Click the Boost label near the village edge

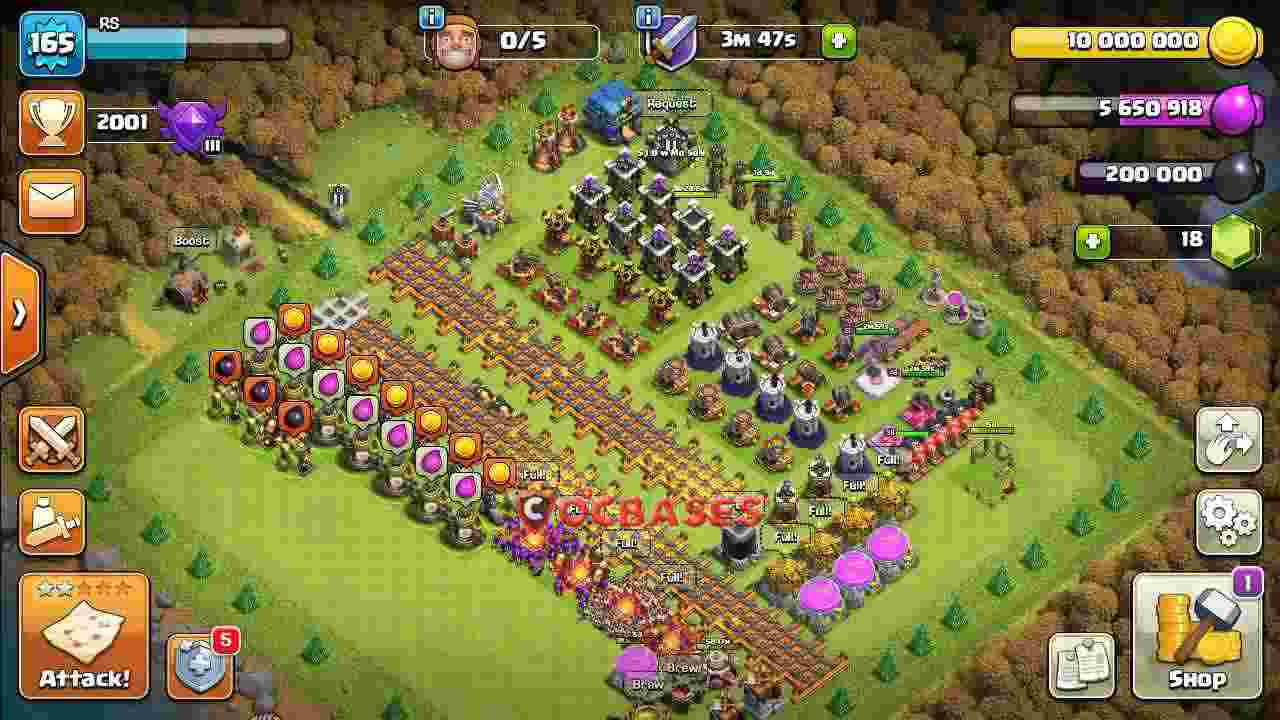[191, 240]
